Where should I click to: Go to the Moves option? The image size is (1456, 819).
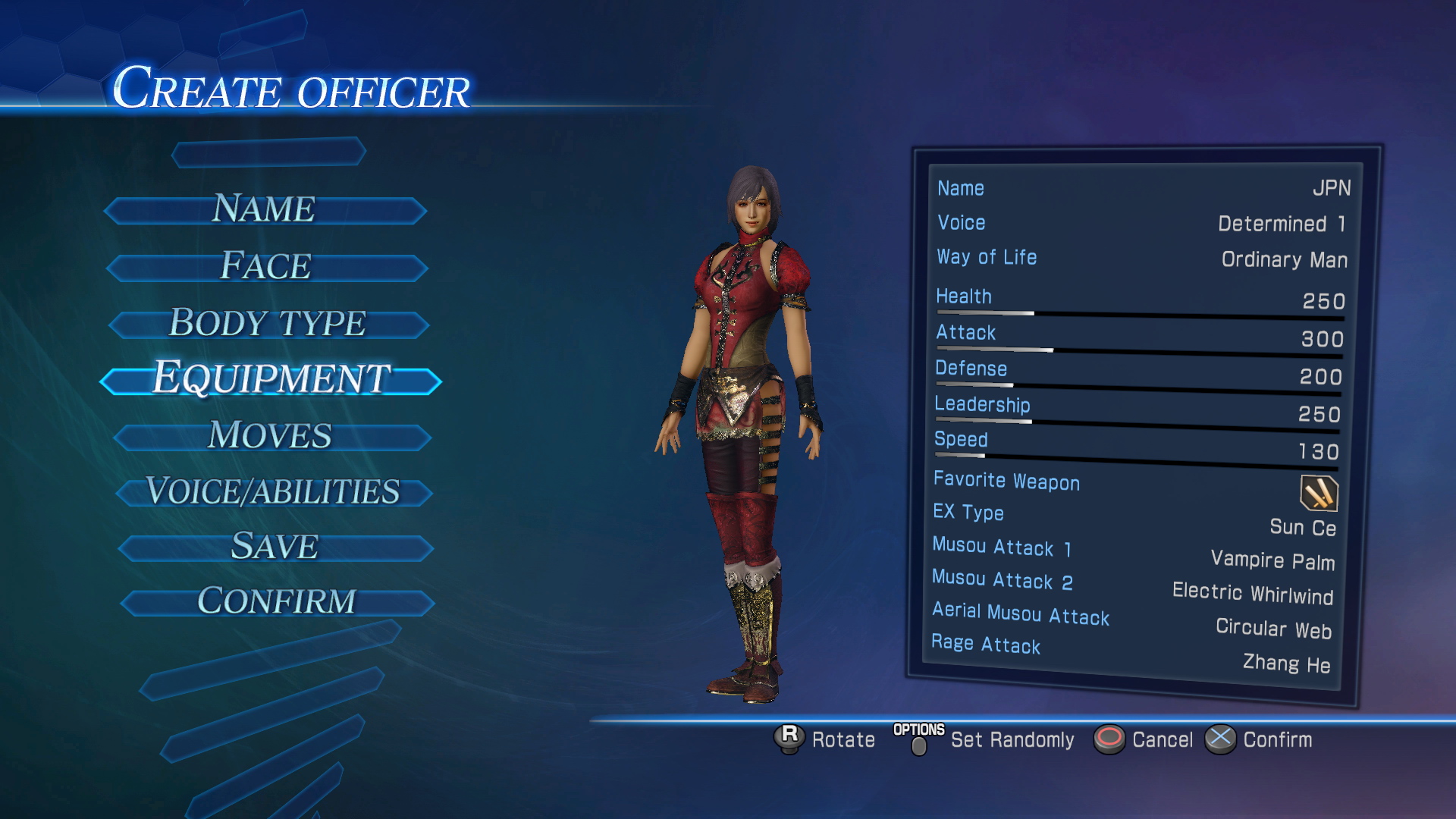(x=271, y=436)
